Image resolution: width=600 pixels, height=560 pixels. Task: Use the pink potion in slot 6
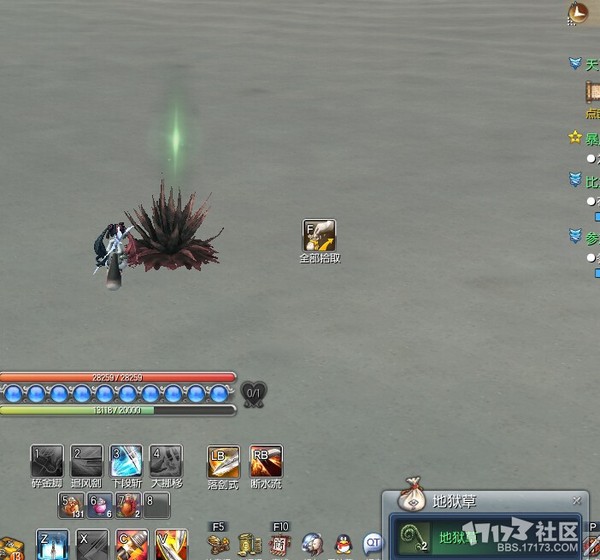point(100,506)
